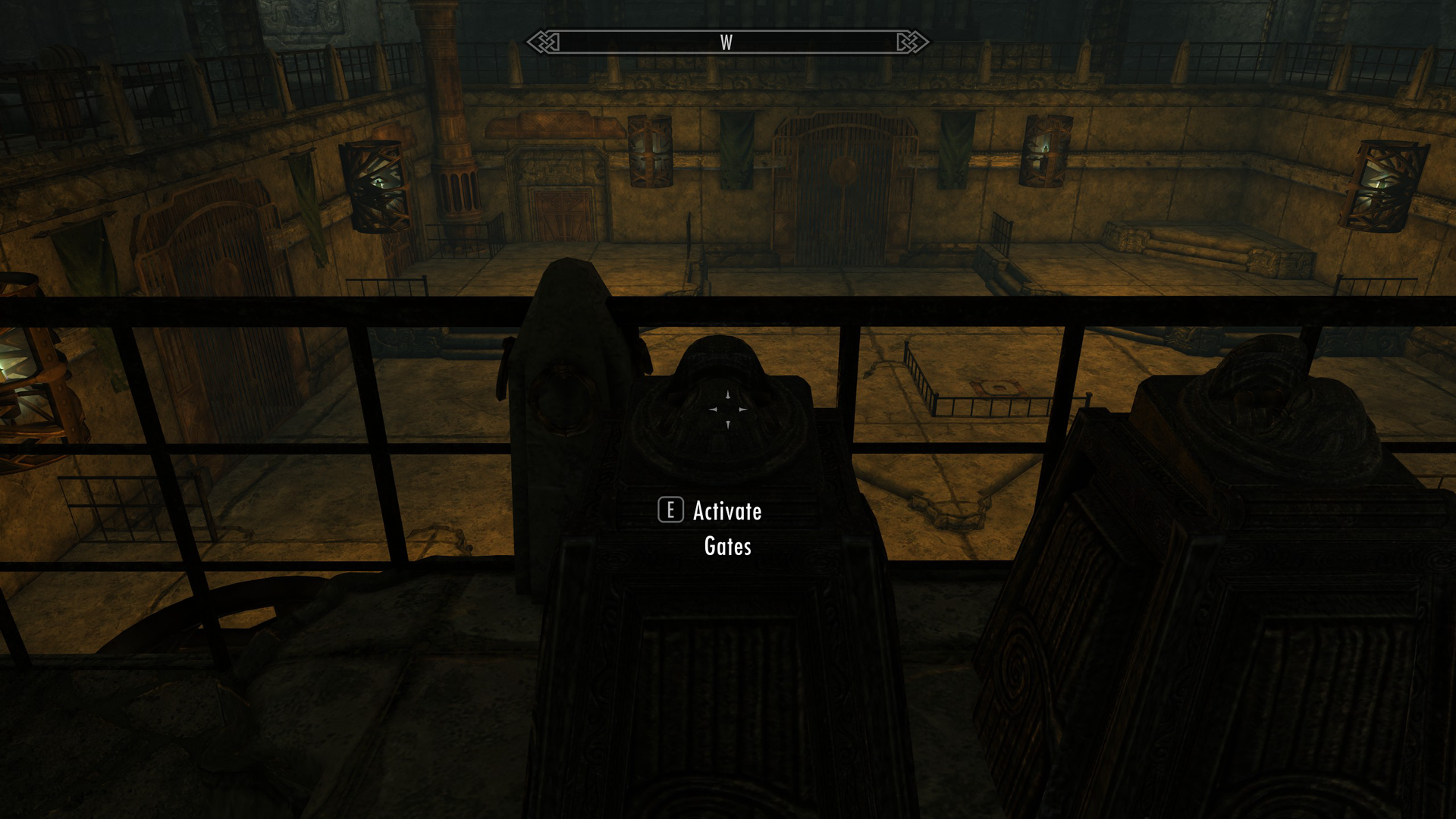1456x819 pixels.
Task: Click the E key prompt icon
Action: [x=670, y=511]
